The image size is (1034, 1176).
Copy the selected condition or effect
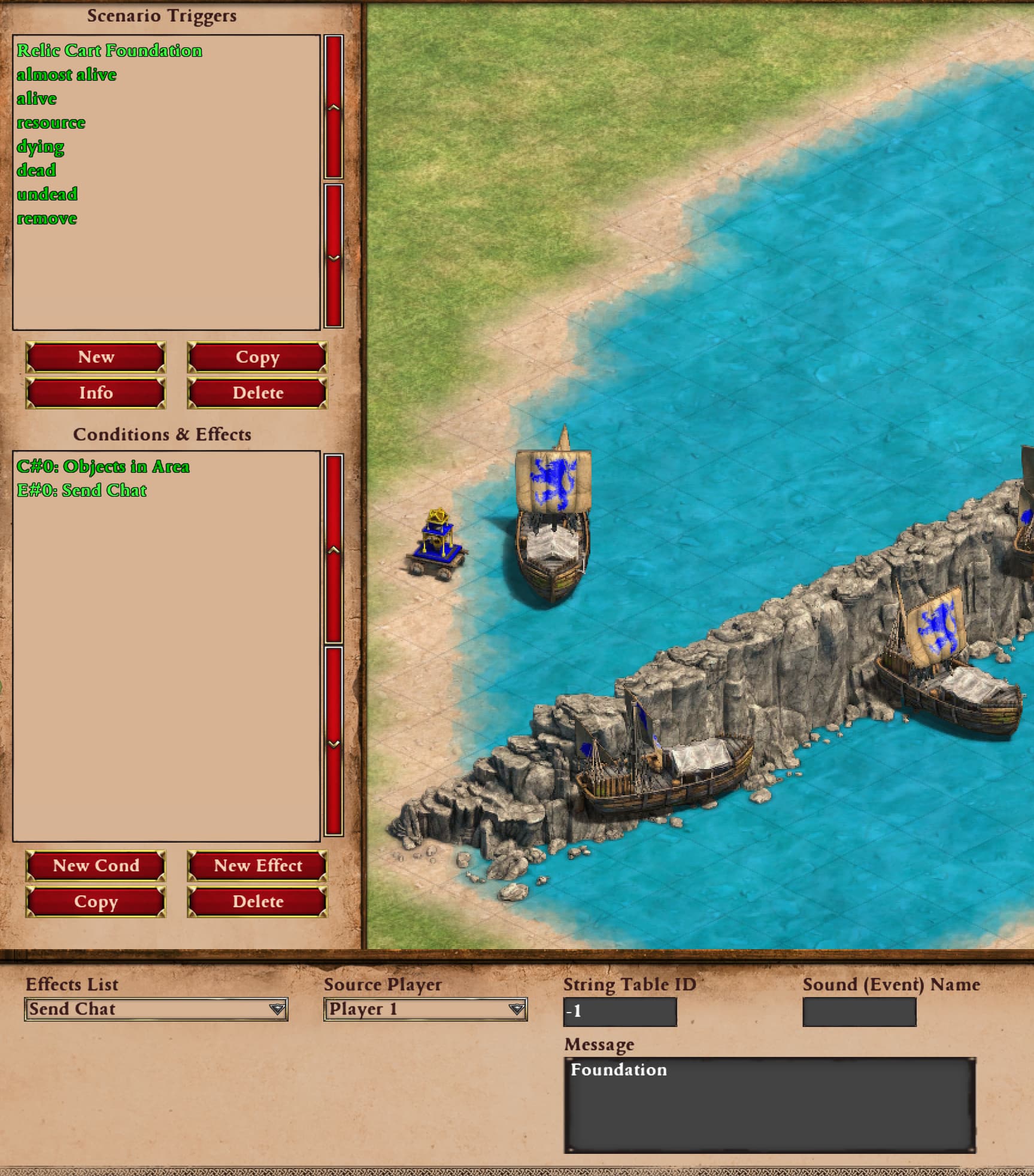click(x=96, y=902)
